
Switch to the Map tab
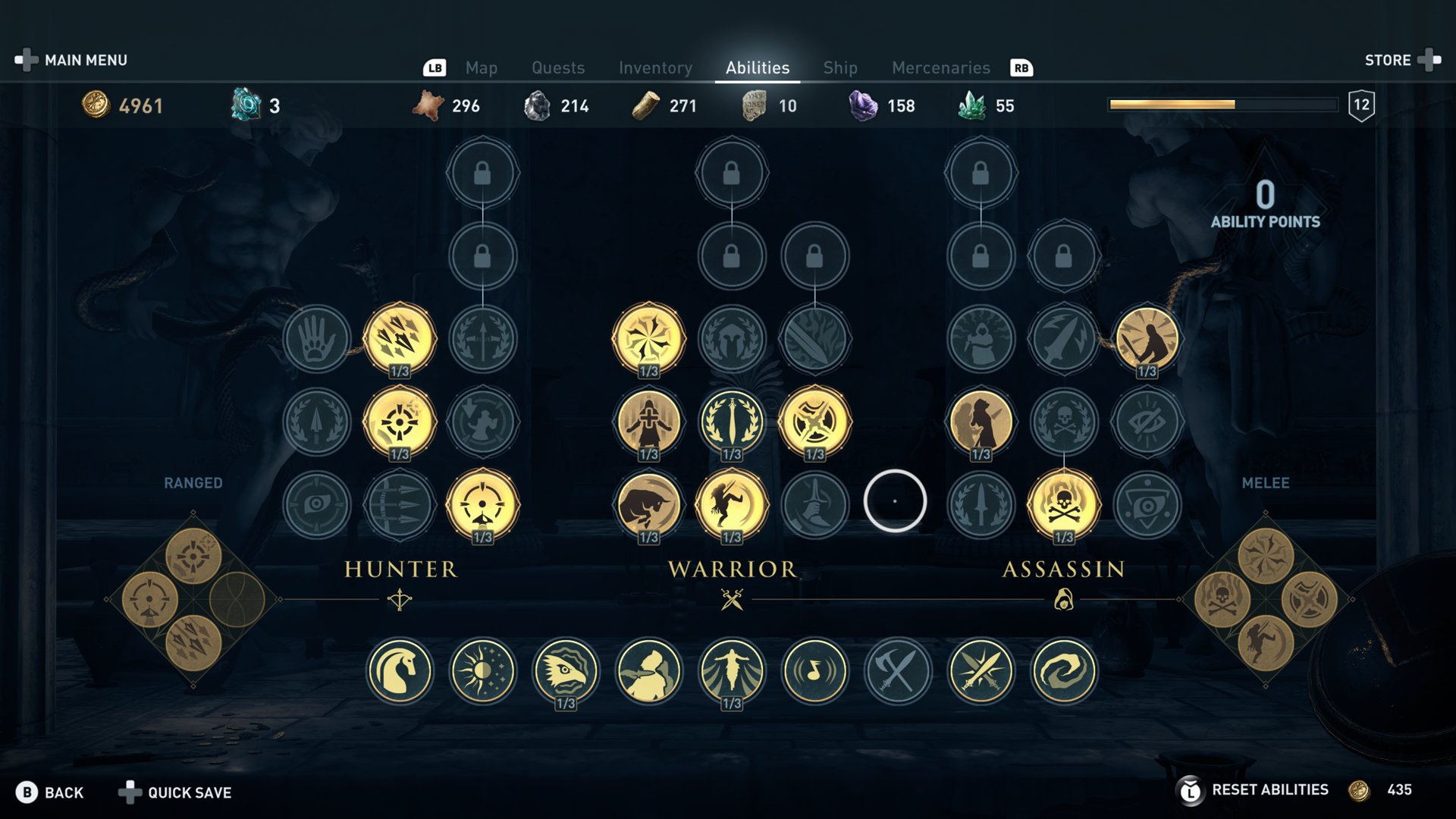tap(481, 68)
